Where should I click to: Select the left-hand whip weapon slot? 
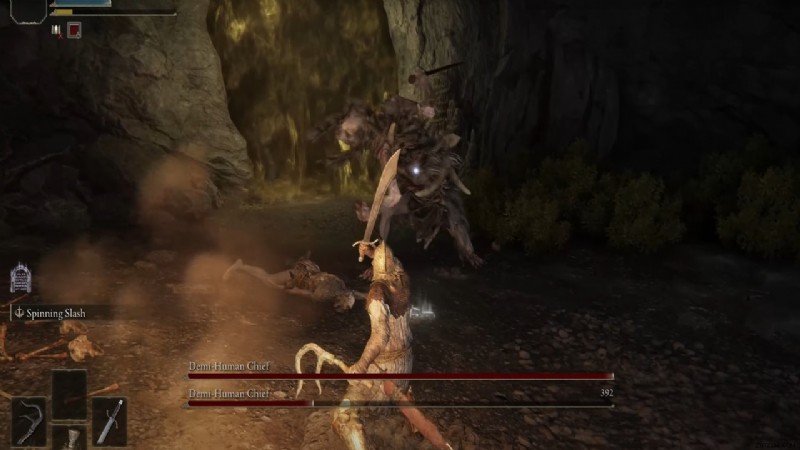(29, 421)
